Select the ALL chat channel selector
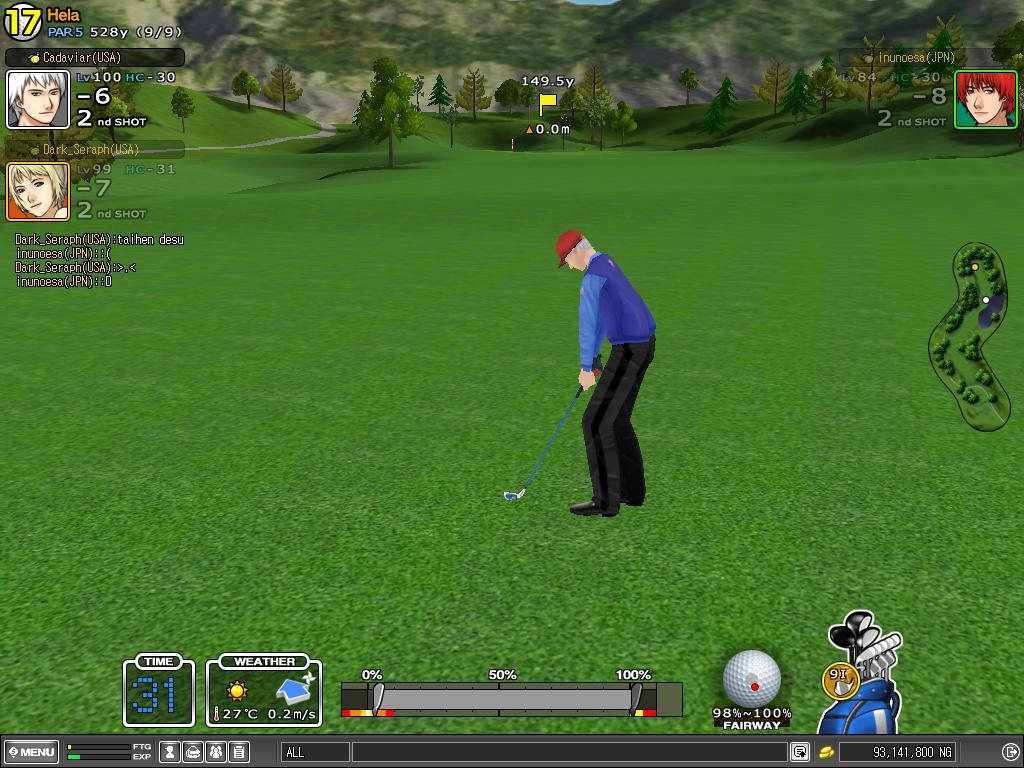This screenshot has height=768, width=1024. point(315,752)
